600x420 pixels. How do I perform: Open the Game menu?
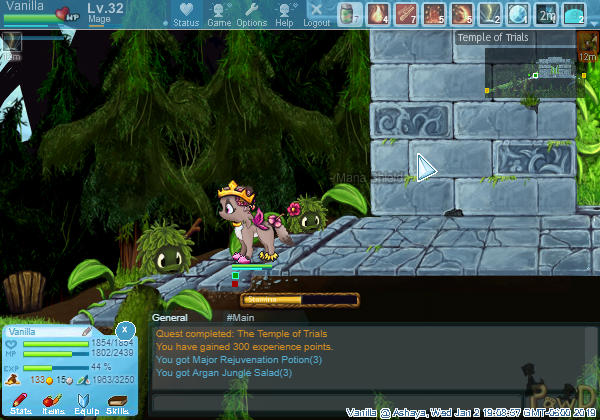218,15
